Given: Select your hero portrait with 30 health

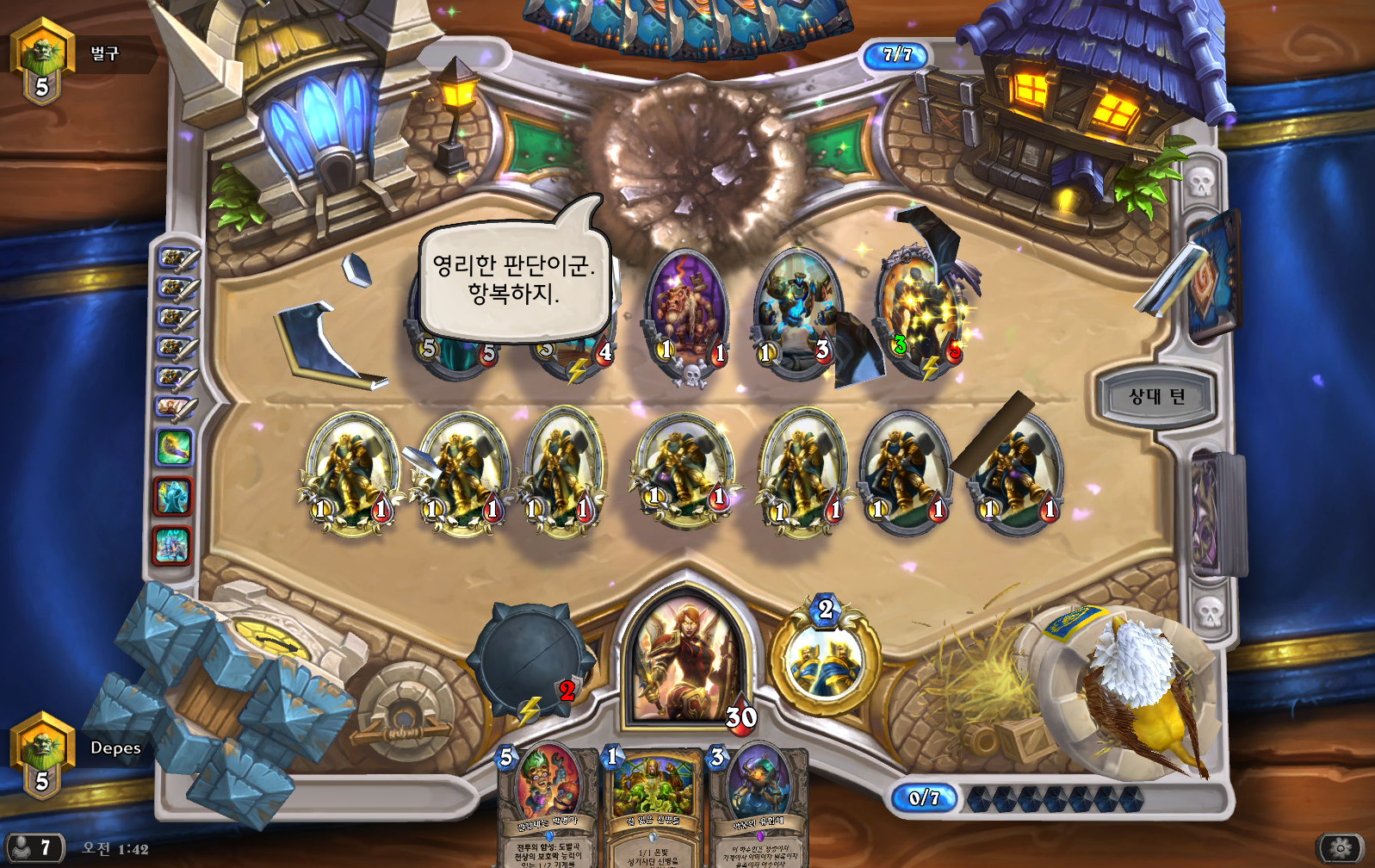Looking at the screenshot, I should tap(686, 659).
